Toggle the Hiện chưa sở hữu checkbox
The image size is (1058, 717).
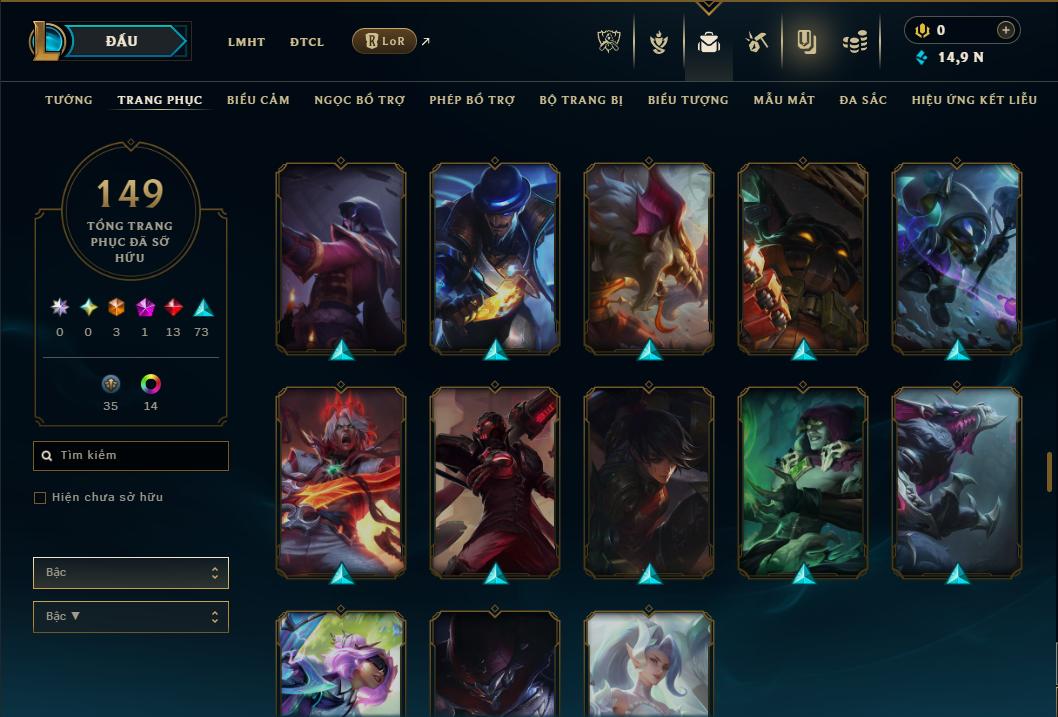40,498
